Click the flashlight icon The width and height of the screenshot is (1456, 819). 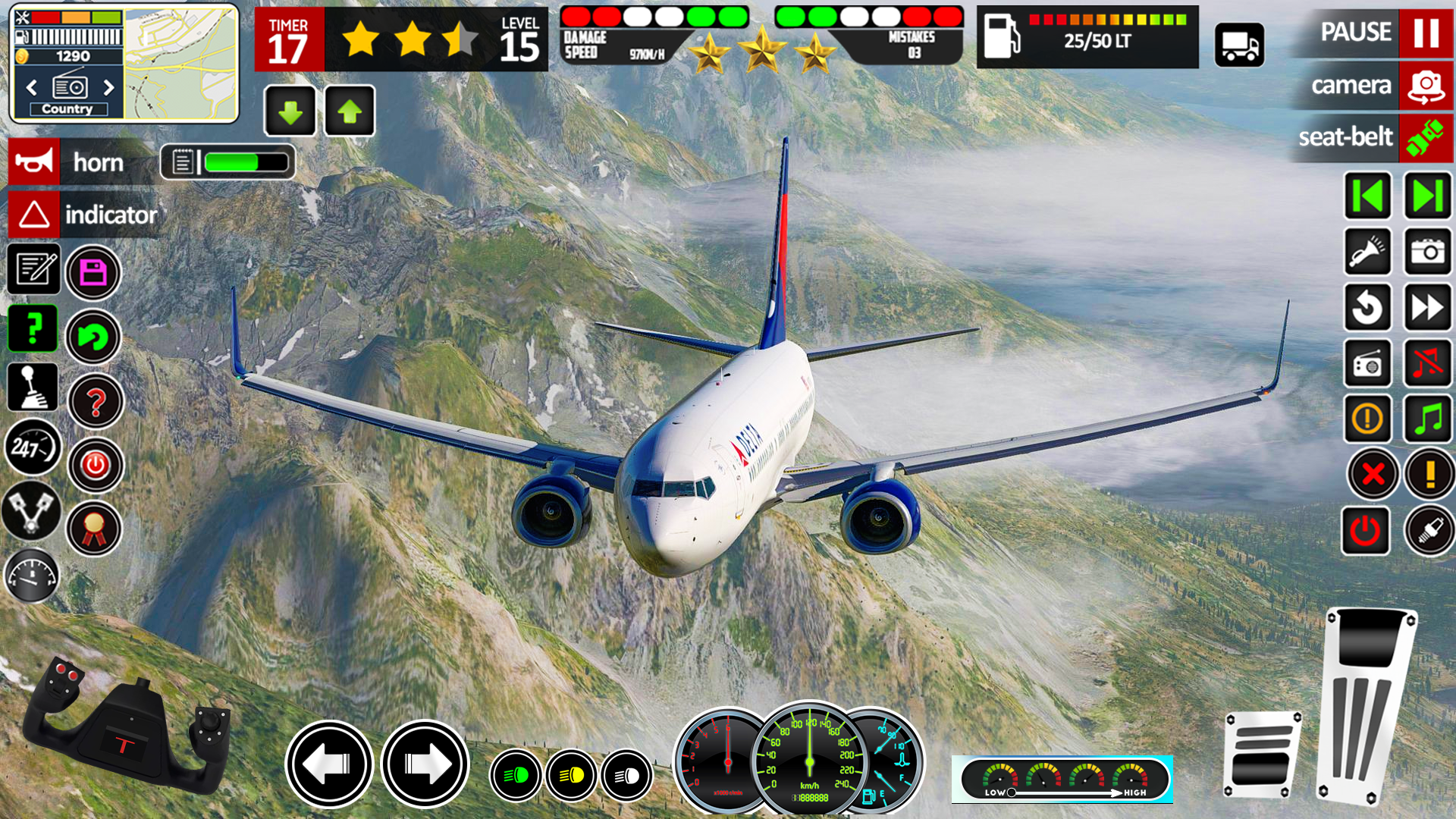click(x=1367, y=252)
